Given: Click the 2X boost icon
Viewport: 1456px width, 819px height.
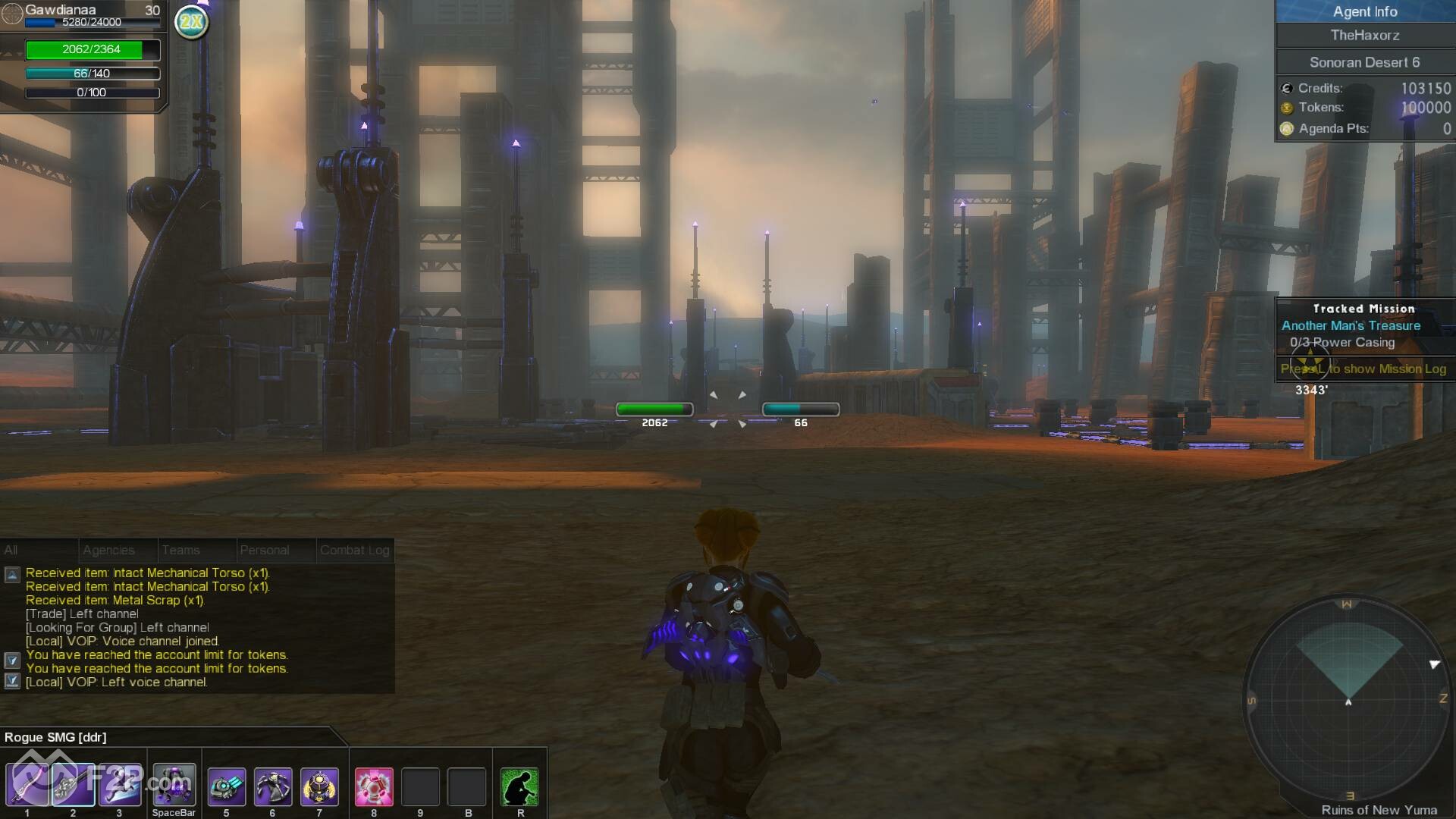Looking at the screenshot, I should coord(191,21).
